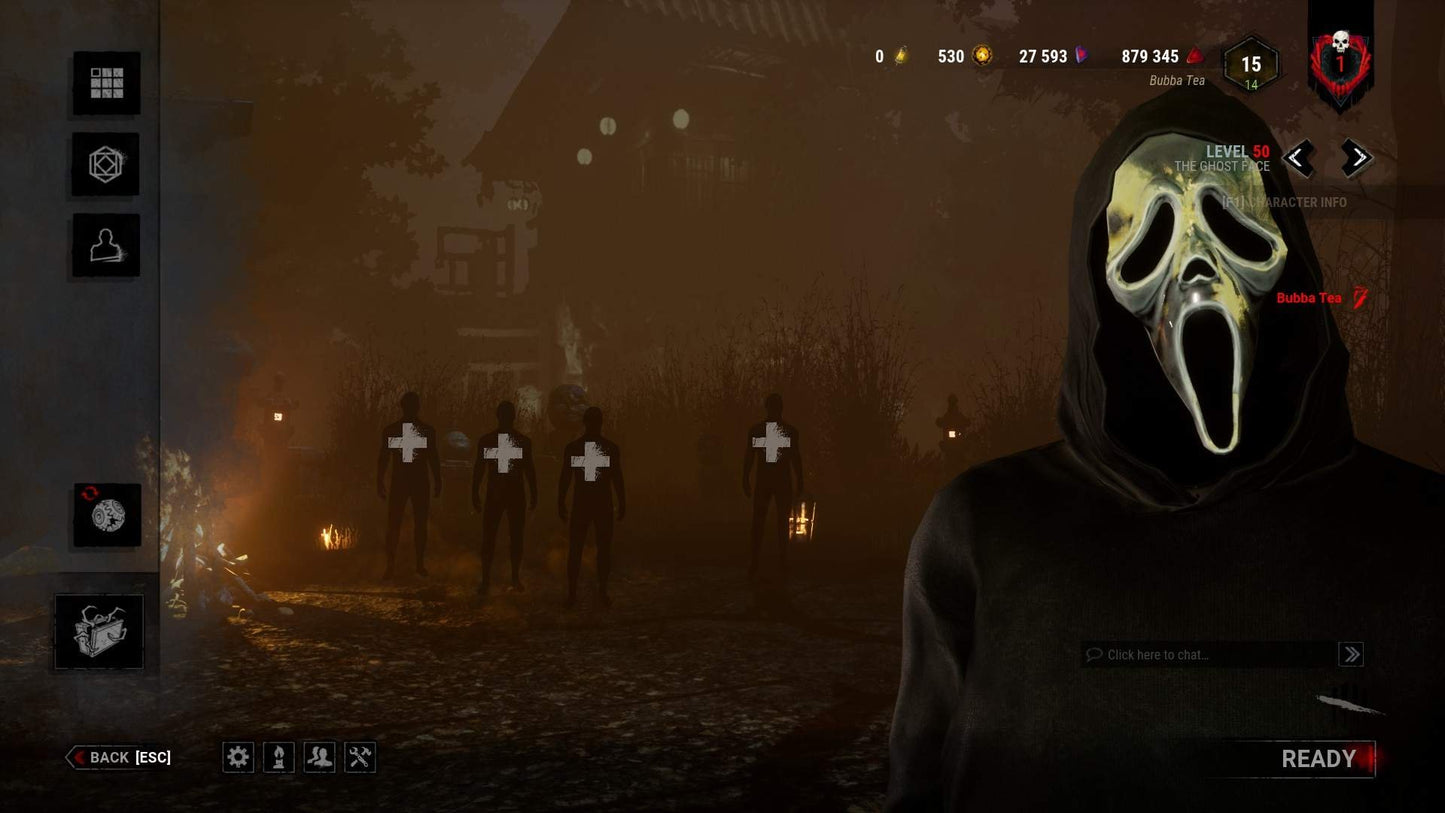Open the character customization silhouette icon

[x=106, y=245]
